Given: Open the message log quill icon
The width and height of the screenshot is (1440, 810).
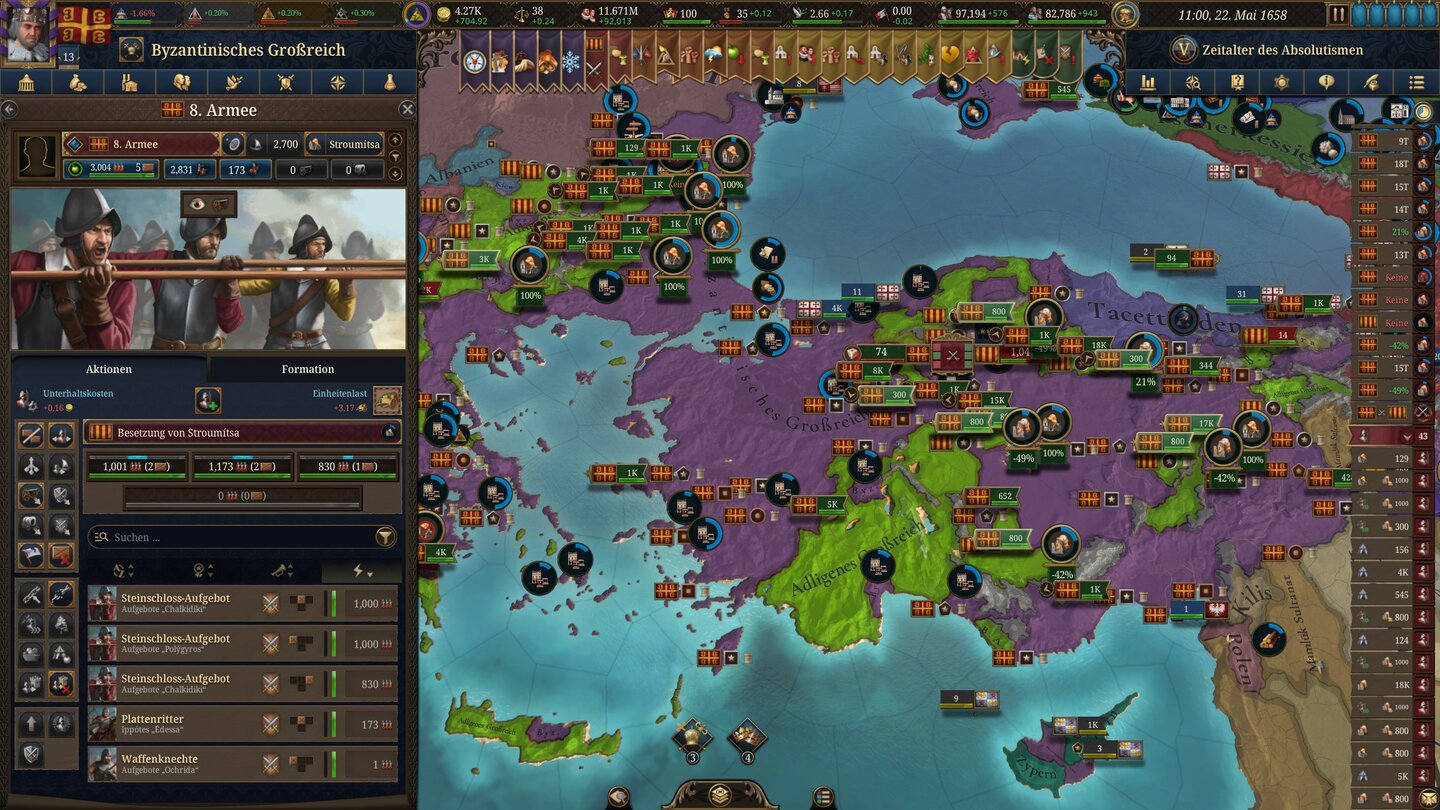Looking at the screenshot, I should (1372, 82).
